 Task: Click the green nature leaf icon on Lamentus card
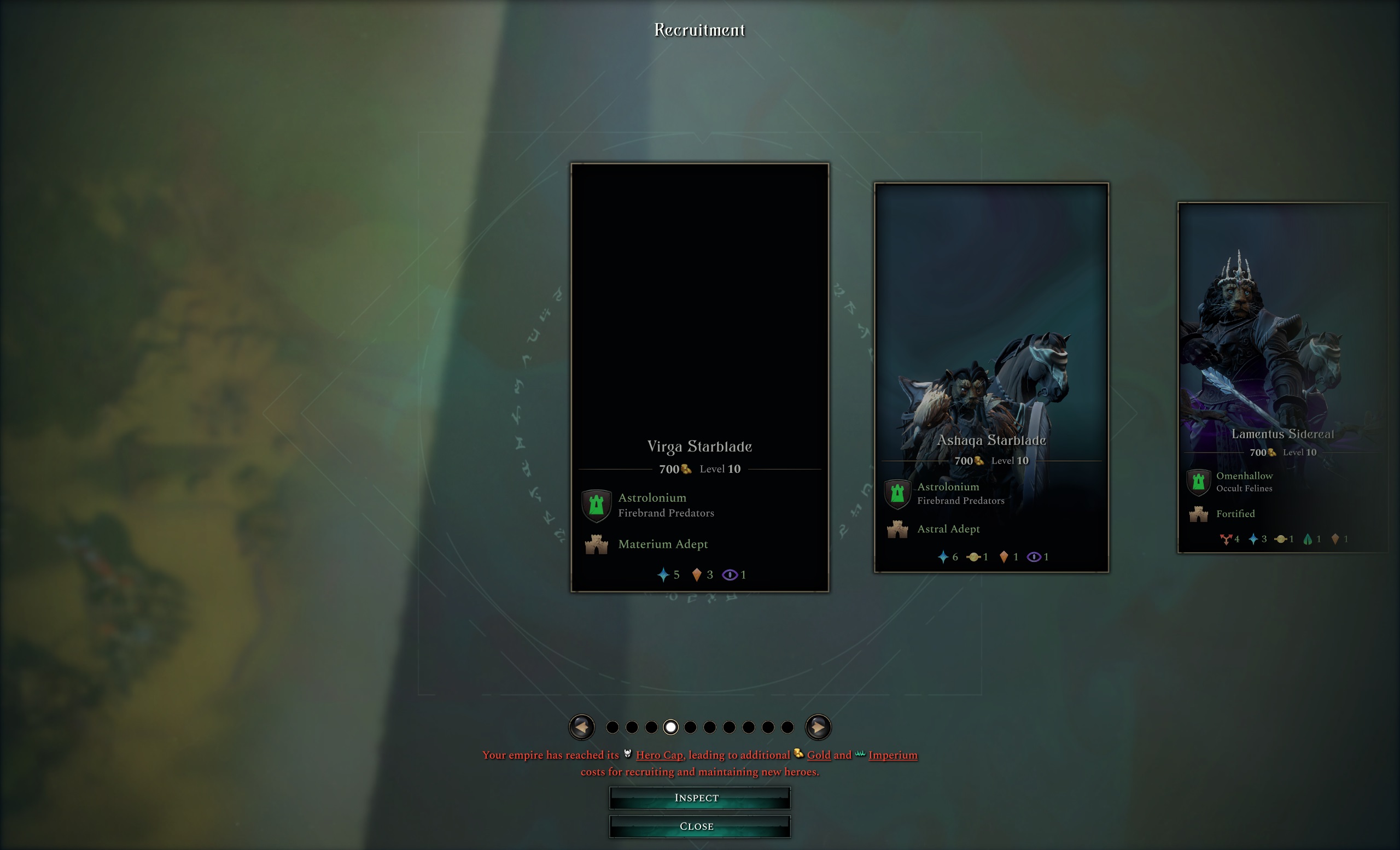1308,538
